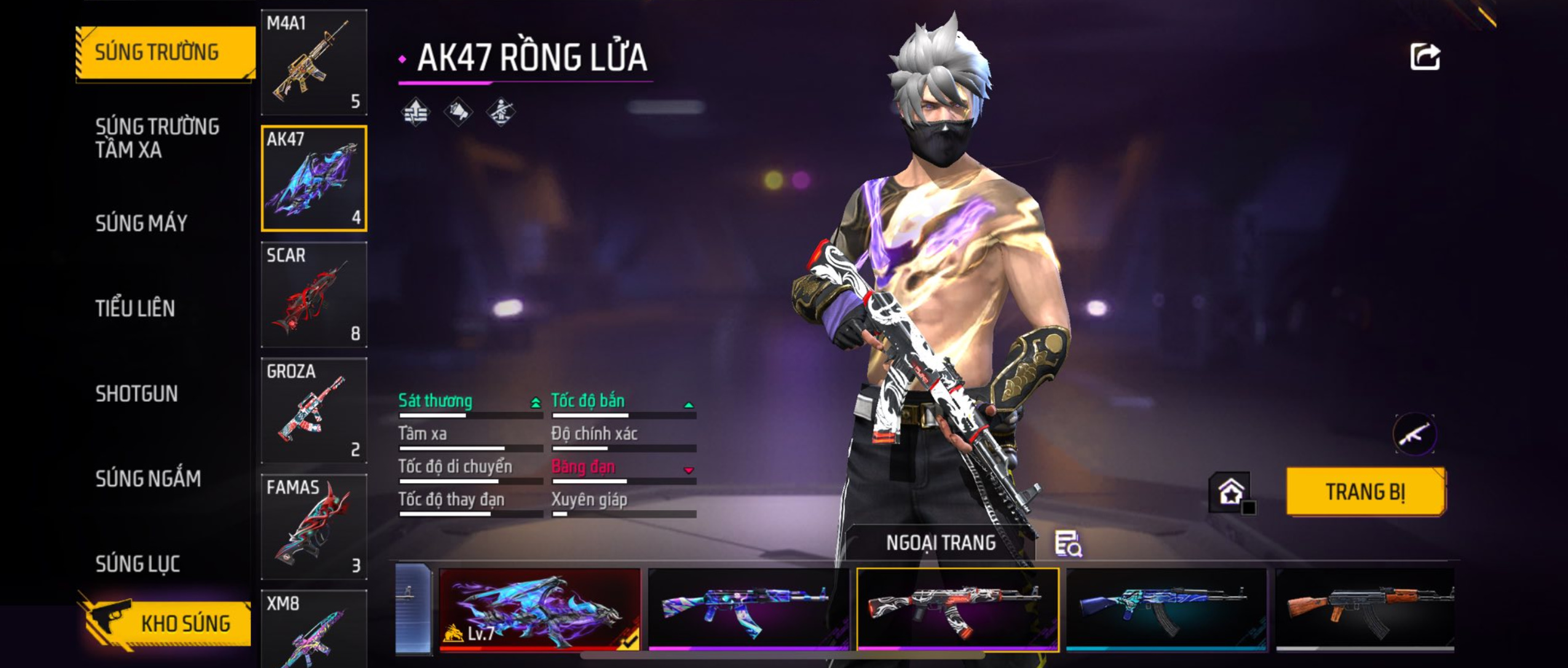Image resolution: width=1568 pixels, height=668 pixels.
Task: Select the M4A1 weapon tile
Action: click(314, 62)
